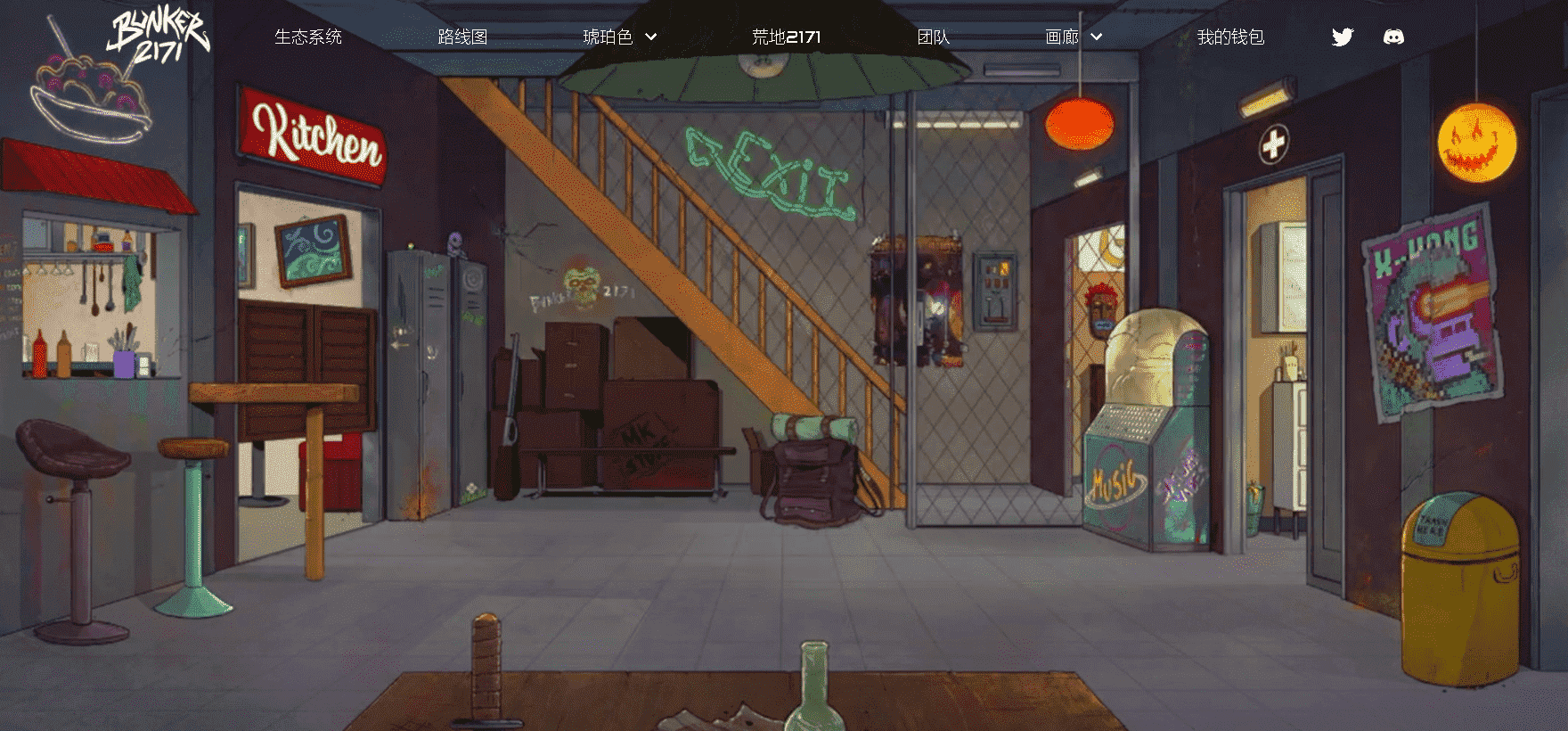Image resolution: width=1568 pixels, height=731 pixels.
Task: Expand the 琥珀色 dropdown menu
Action: coord(620,37)
